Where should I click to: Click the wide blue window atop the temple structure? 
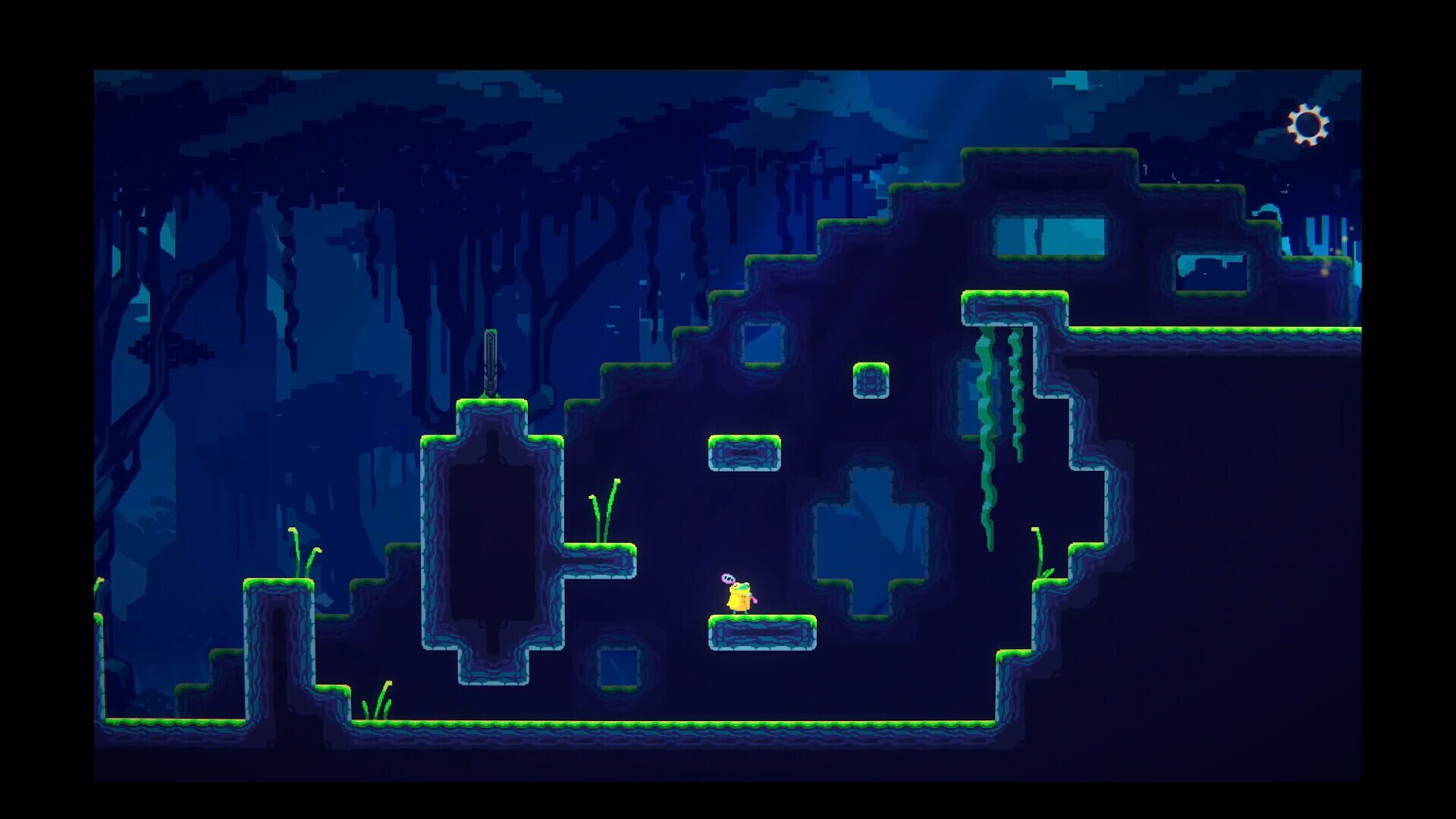[1049, 235]
